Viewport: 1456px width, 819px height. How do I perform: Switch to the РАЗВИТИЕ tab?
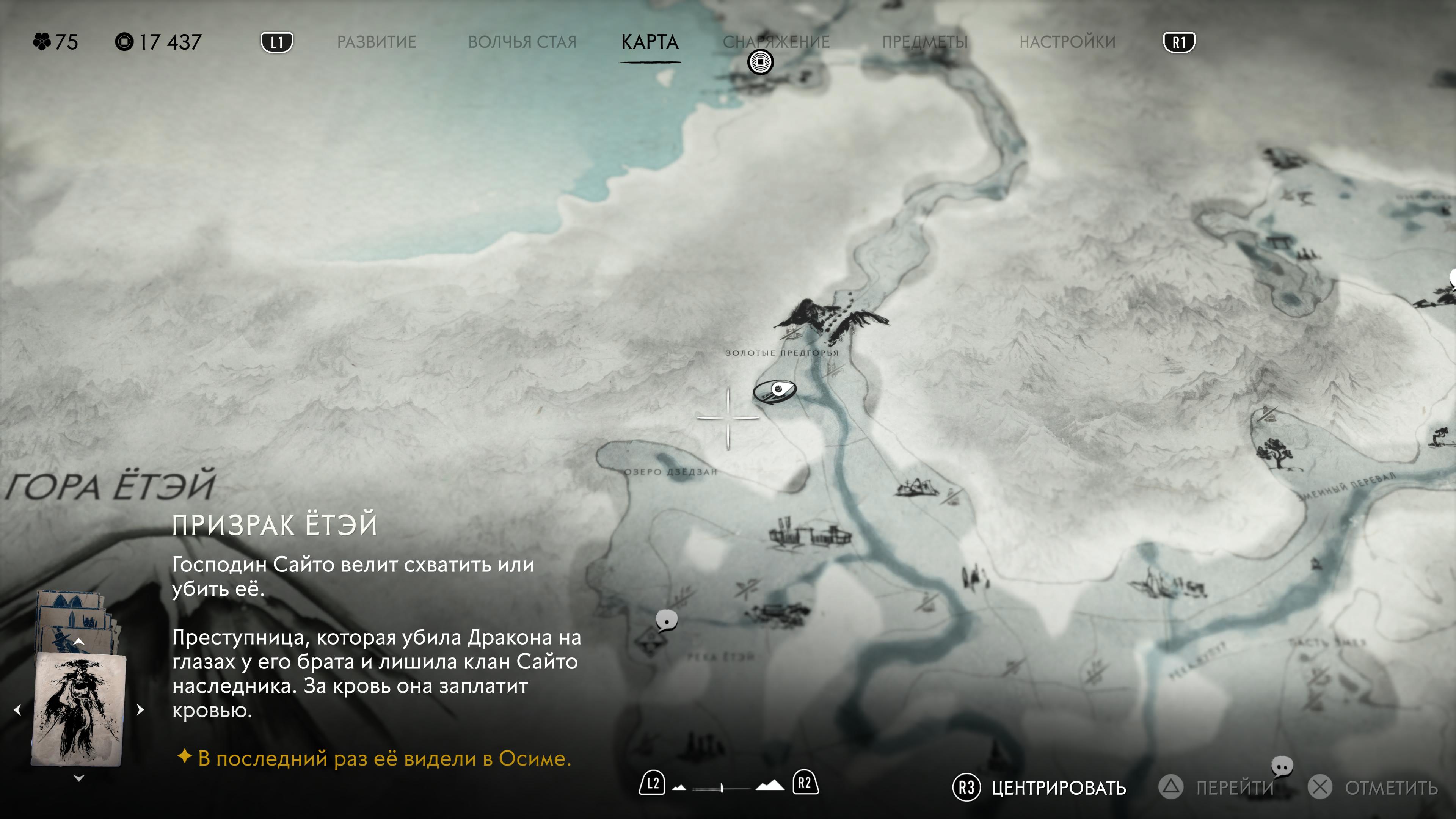click(x=377, y=42)
